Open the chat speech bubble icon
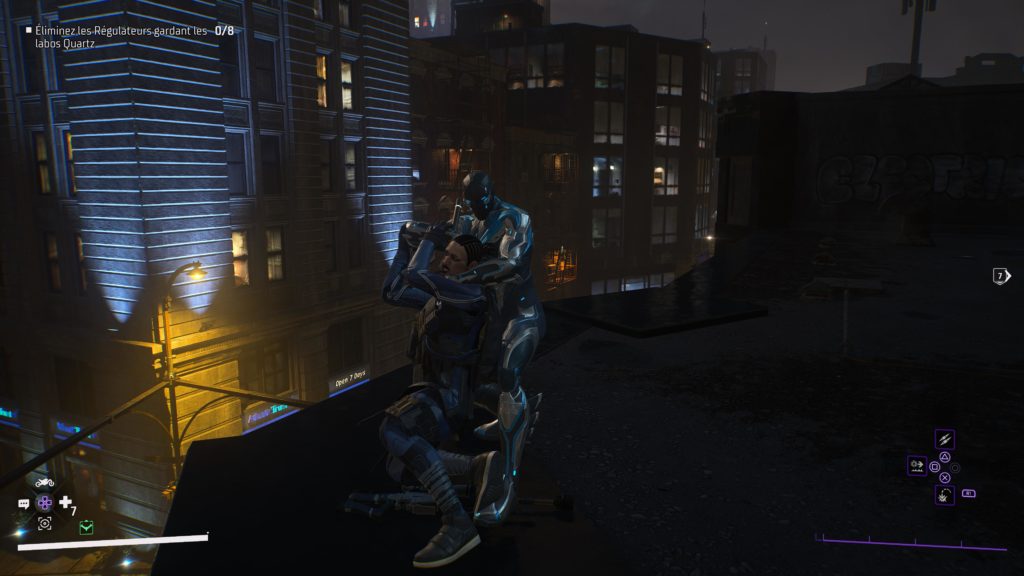The width and height of the screenshot is (1024, 576). coord(24,504)
